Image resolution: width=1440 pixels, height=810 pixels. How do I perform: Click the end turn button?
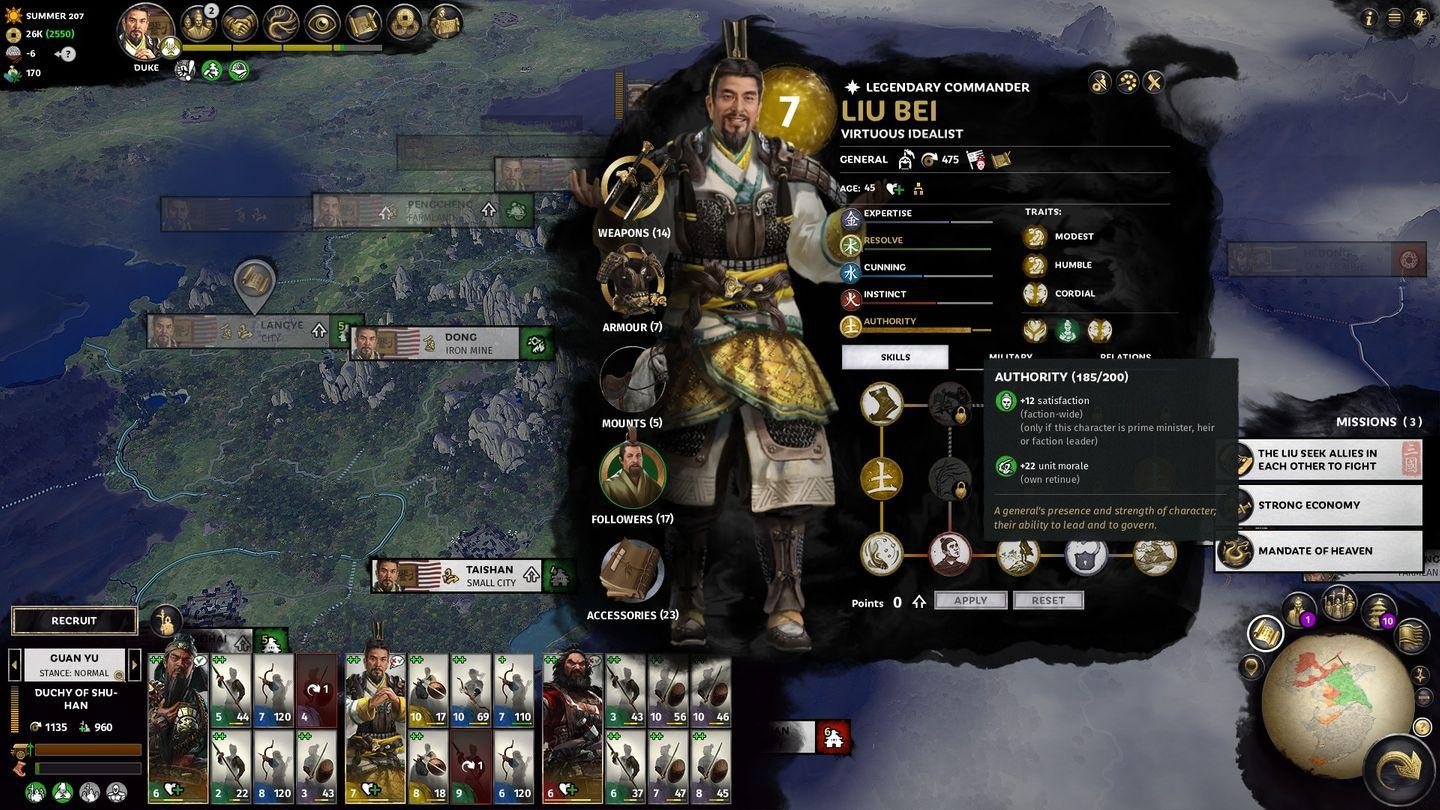click(1402, 771)
